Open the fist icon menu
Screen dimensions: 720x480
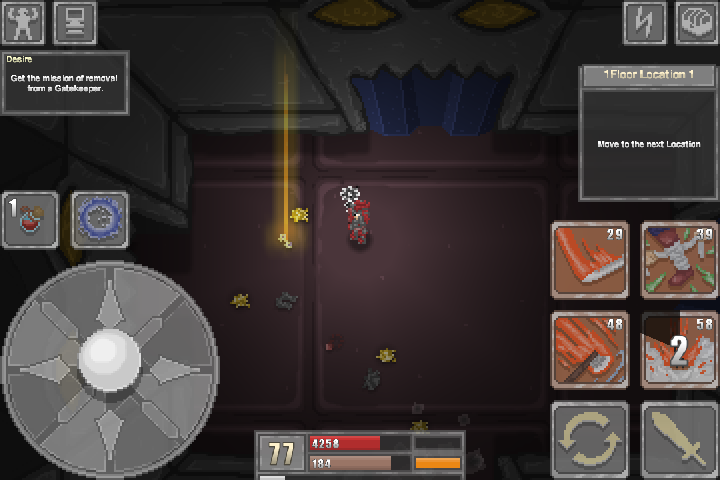696,22
